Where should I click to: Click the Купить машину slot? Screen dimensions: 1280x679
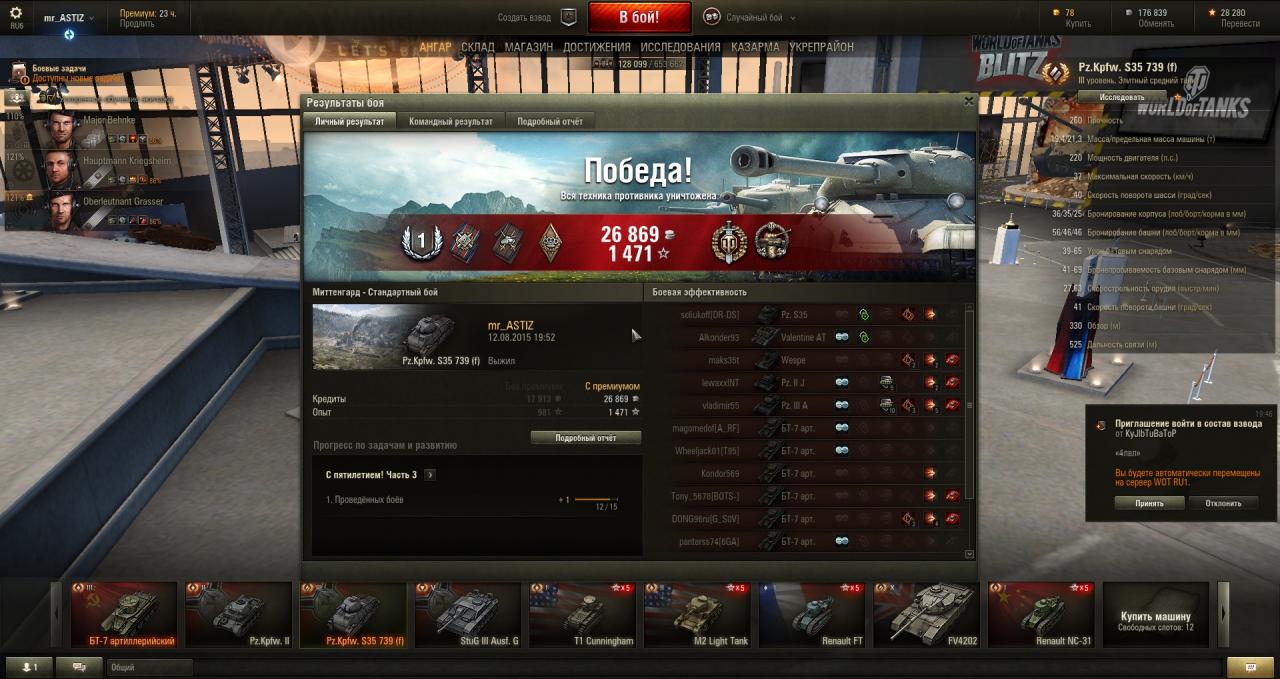coord(1155,615)
